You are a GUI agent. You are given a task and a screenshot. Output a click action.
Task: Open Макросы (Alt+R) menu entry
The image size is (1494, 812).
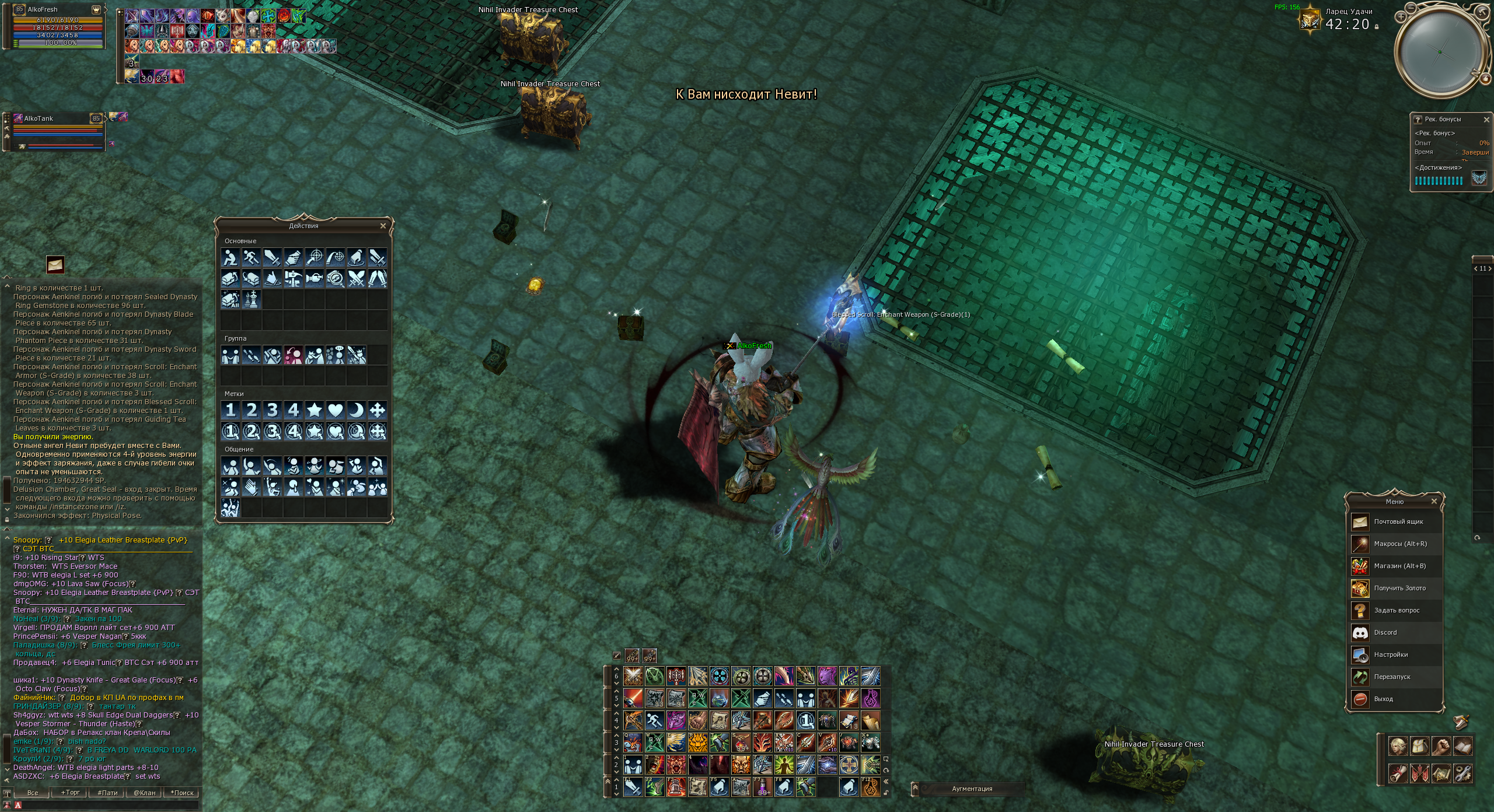coord(1399,544)
